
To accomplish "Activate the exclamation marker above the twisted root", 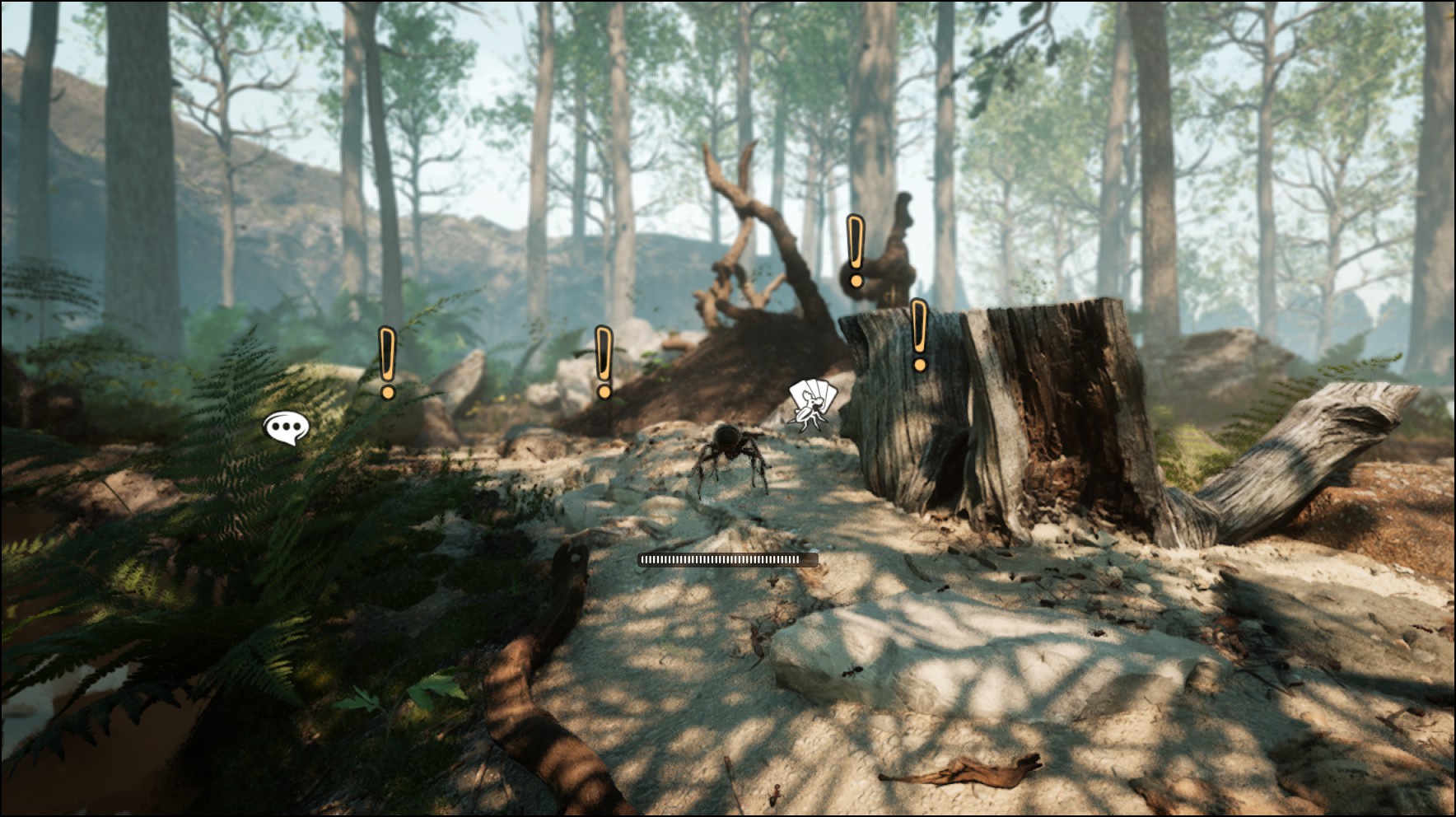I will [856, 251].
